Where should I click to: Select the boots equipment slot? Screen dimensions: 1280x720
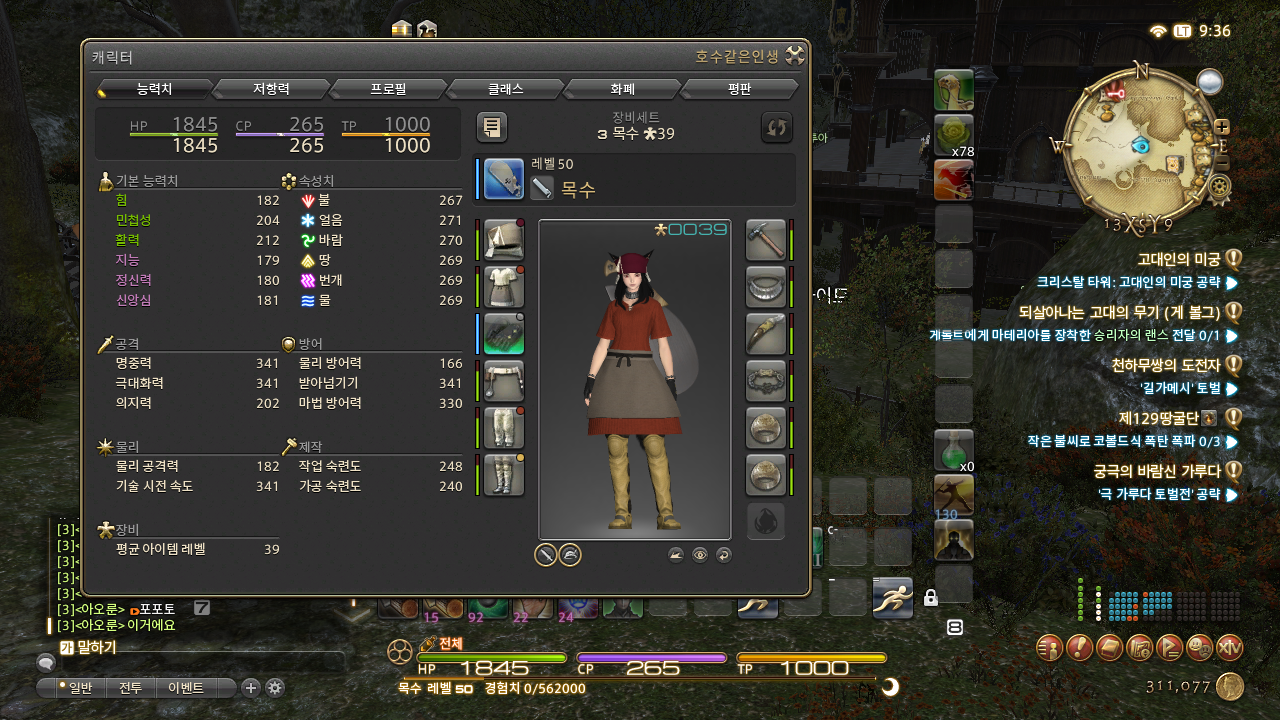[x=504, y=475]
